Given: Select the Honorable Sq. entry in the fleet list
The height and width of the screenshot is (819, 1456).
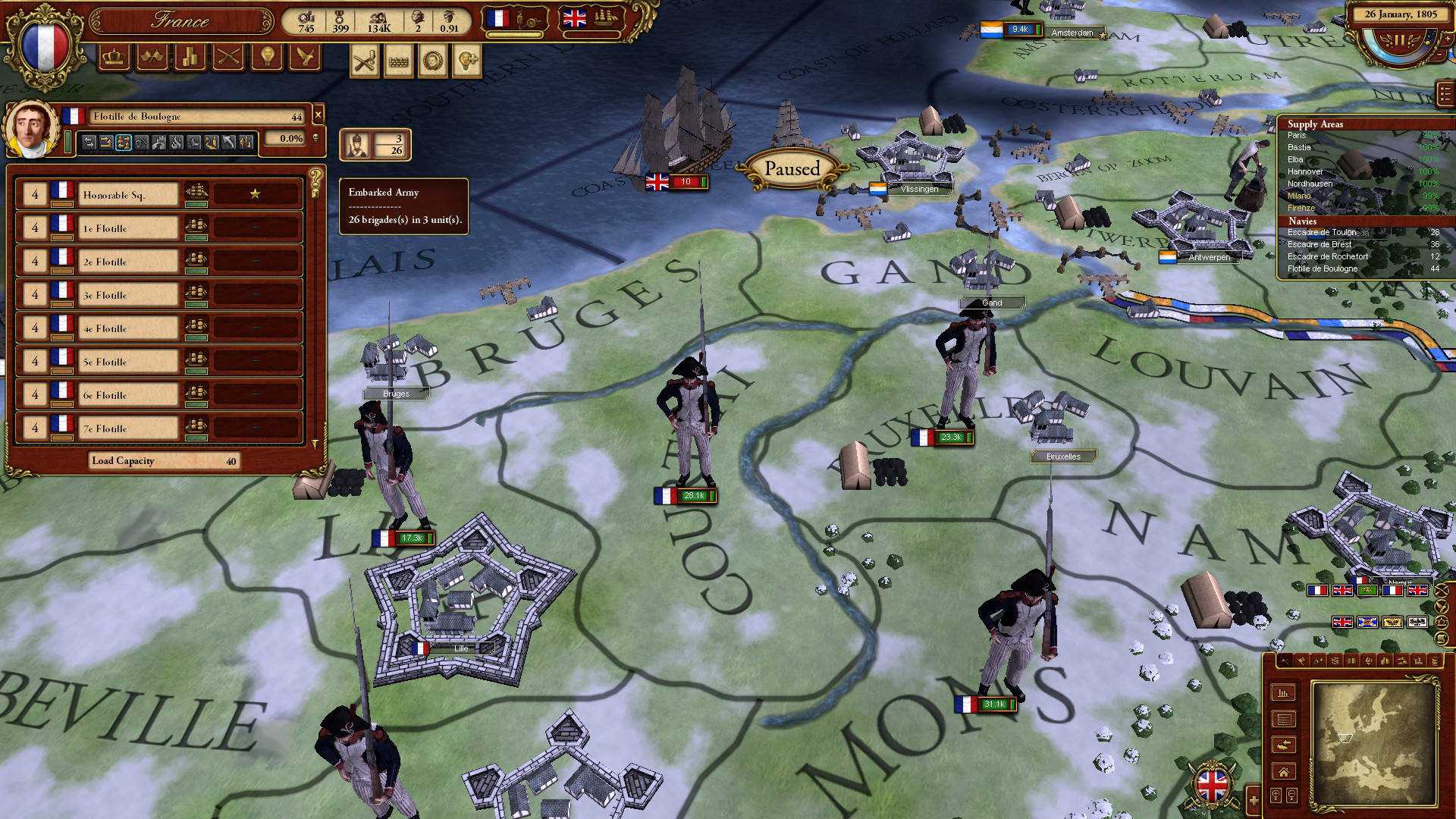Looking at the screenshot, I should pos(125,194).
